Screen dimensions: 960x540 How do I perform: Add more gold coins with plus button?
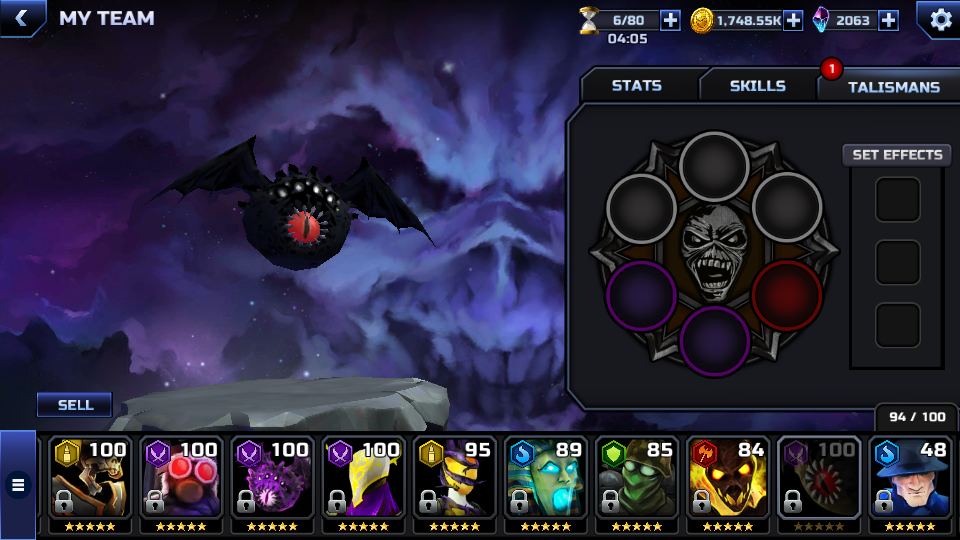click(x=793, y=20)
